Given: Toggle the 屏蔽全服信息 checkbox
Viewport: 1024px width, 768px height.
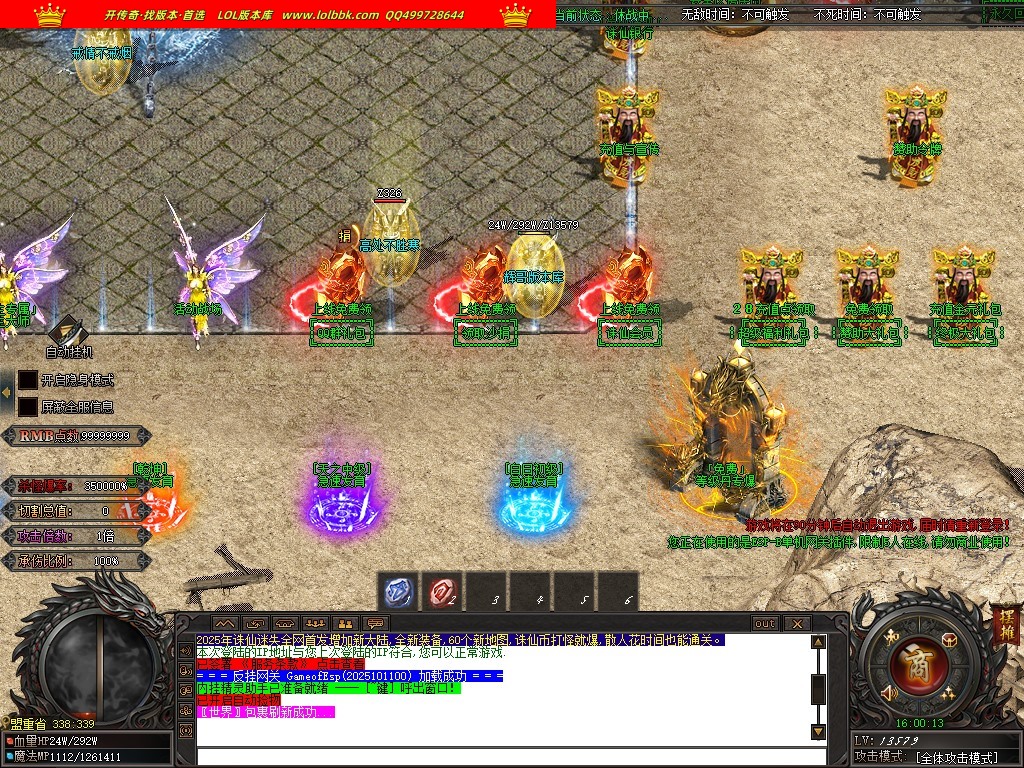Looking at the screenshot, I should pos(28,407).
